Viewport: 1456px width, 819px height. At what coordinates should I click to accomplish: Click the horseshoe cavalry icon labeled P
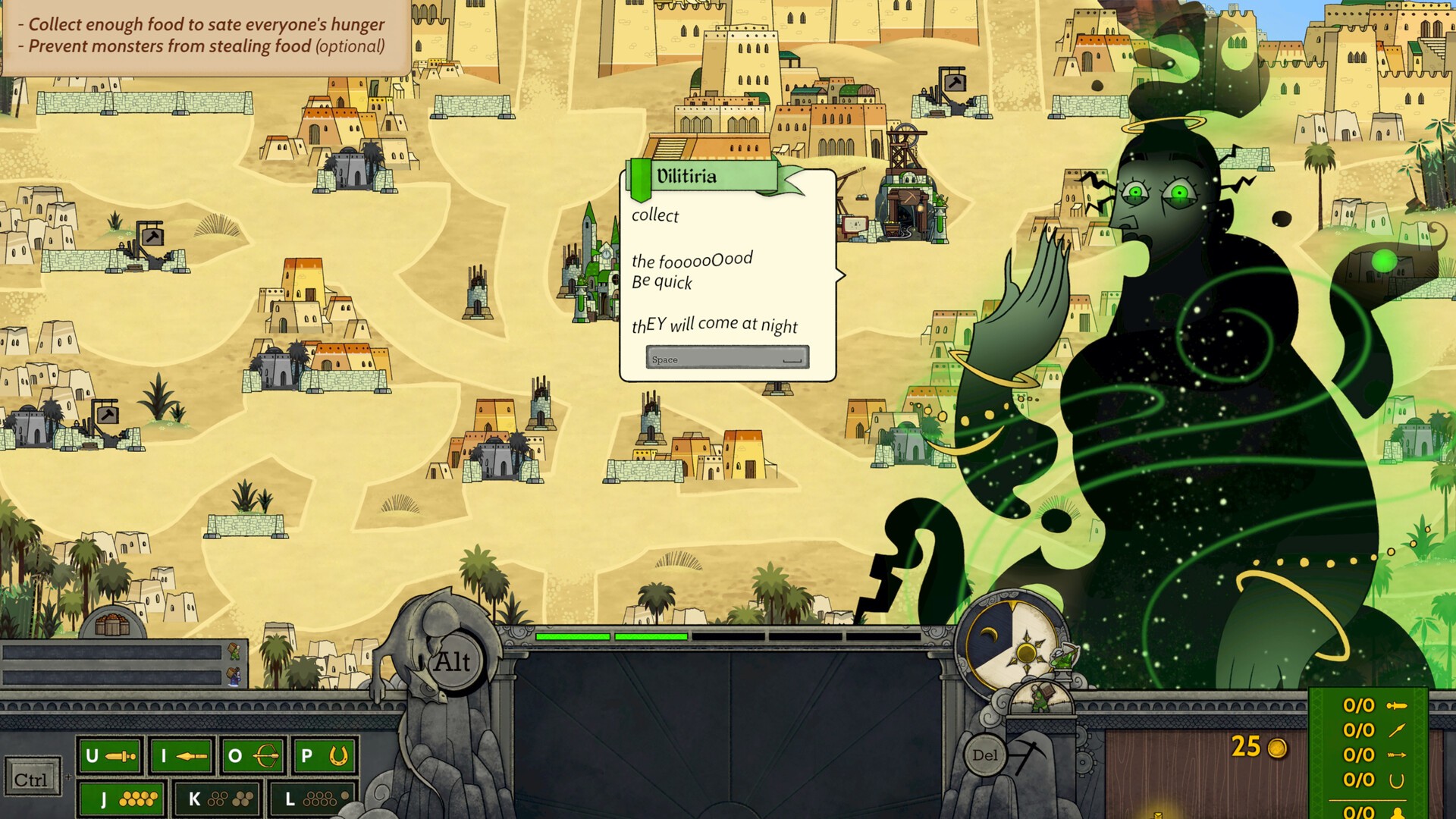(322, 755)
